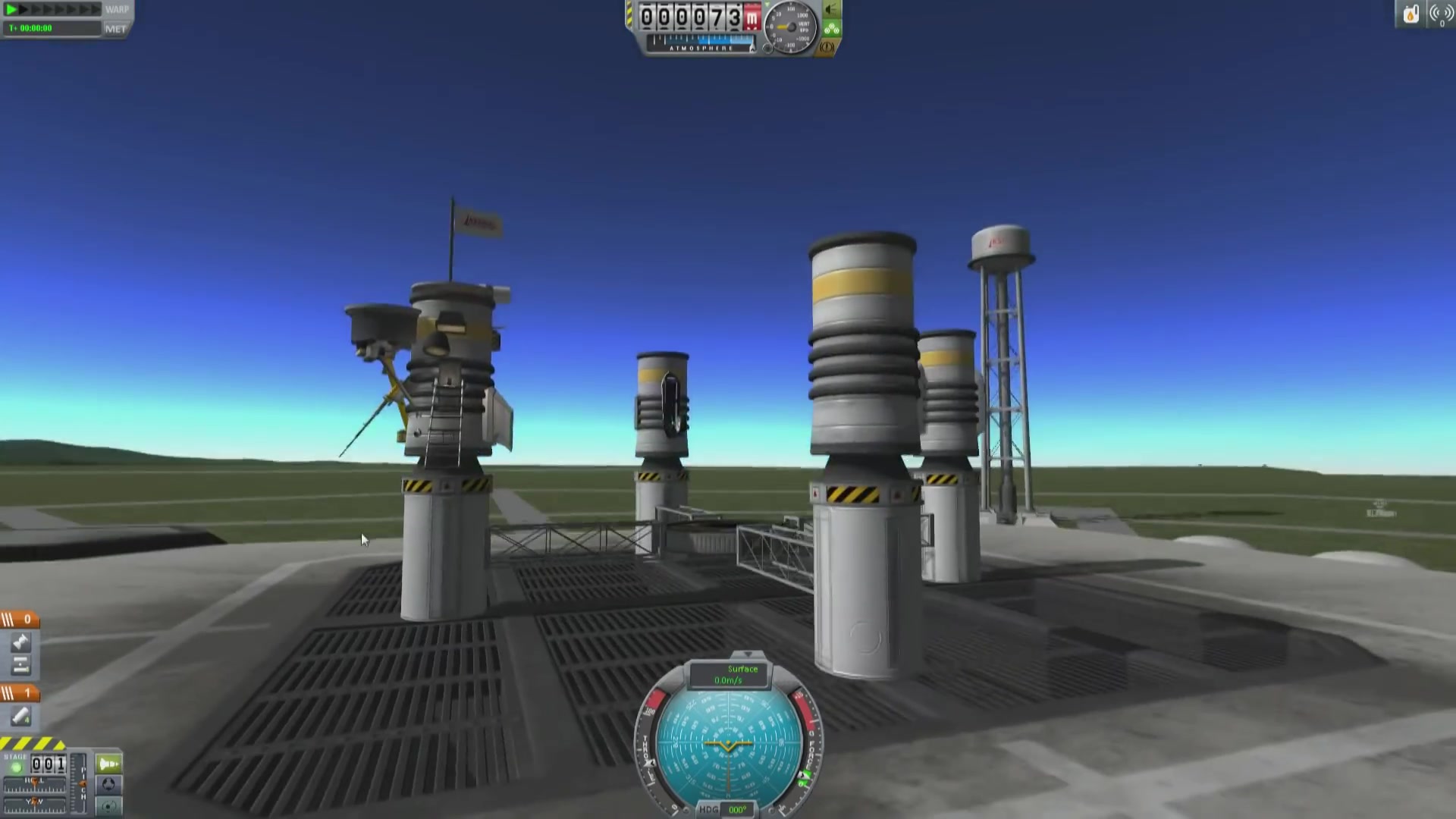This screenshot has width=1456, height=819.
Task: Collapse stage group 1 header
Action: (x=18, y=691)
